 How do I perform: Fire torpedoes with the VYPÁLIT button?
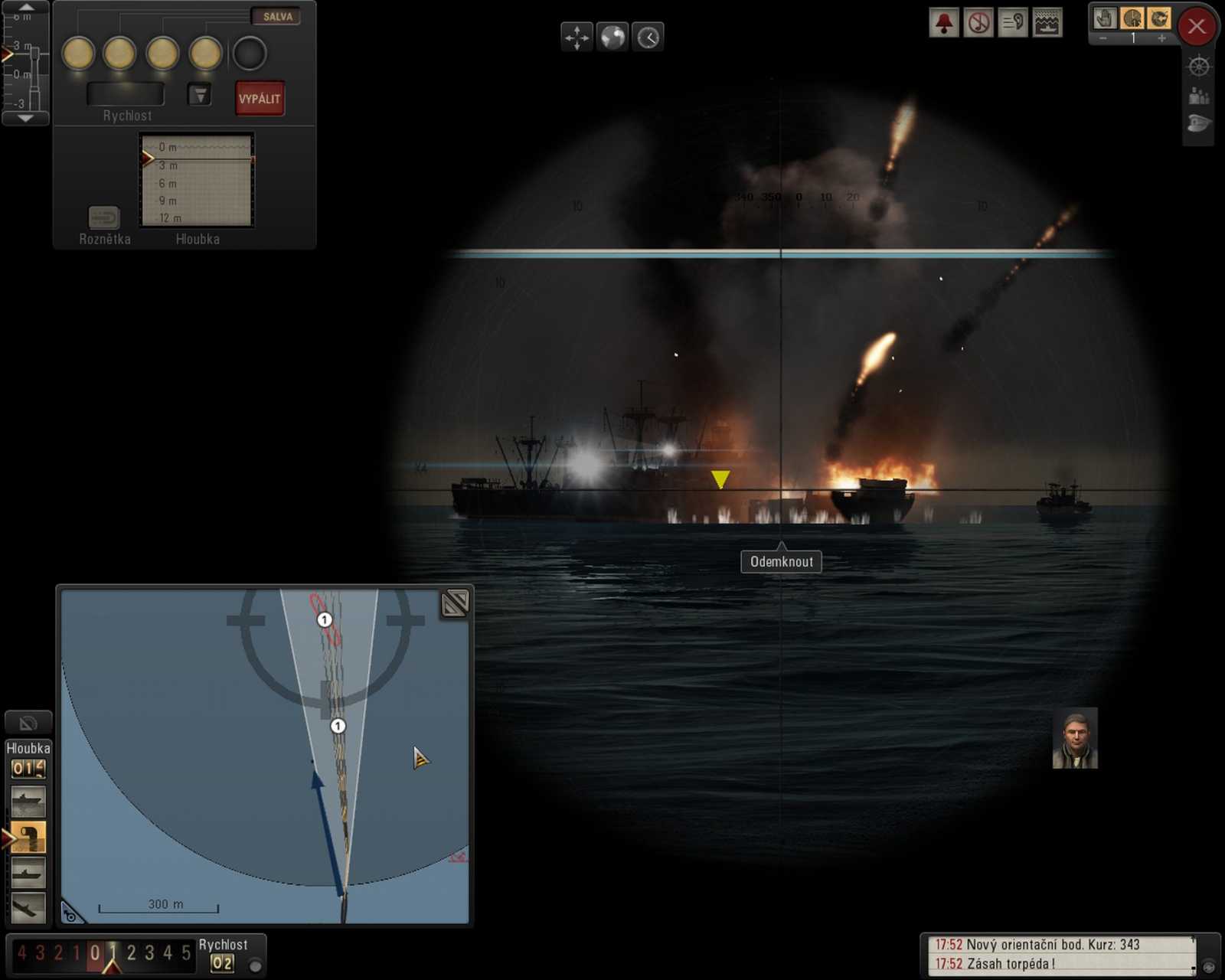point(259,98)
